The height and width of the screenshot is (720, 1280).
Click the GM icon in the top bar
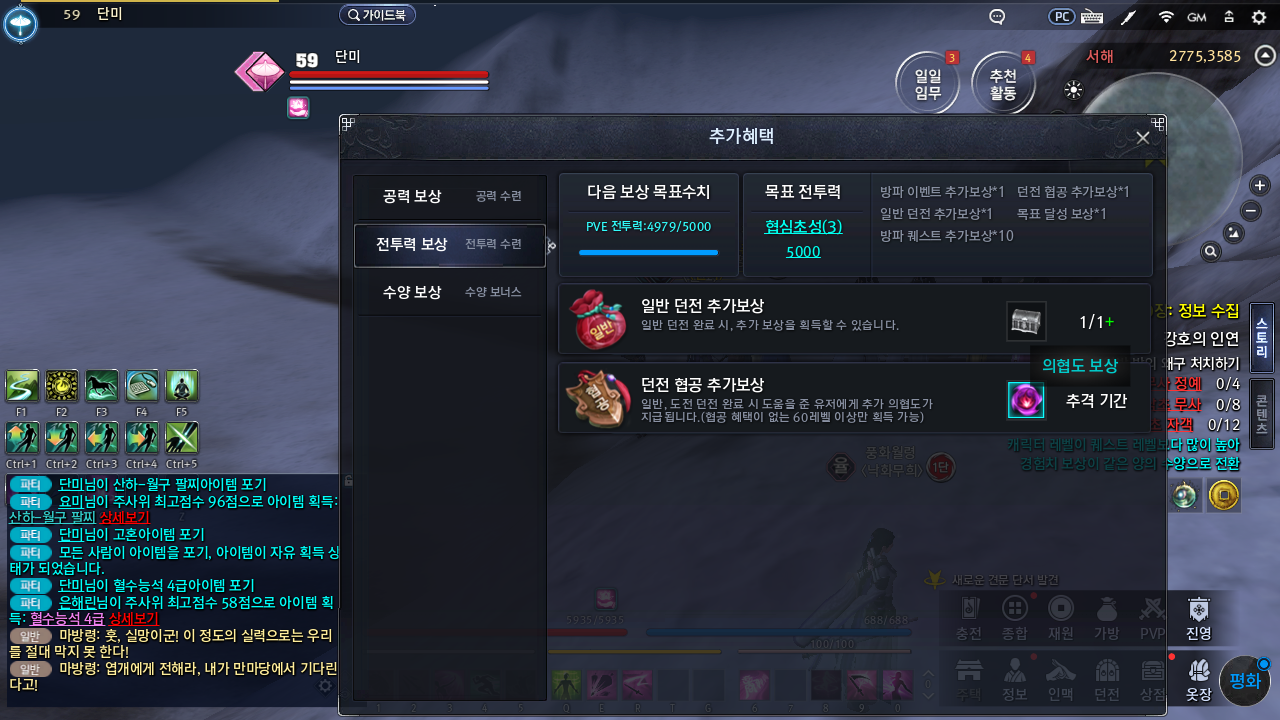pyautogui.click(x=1198, y=16)
